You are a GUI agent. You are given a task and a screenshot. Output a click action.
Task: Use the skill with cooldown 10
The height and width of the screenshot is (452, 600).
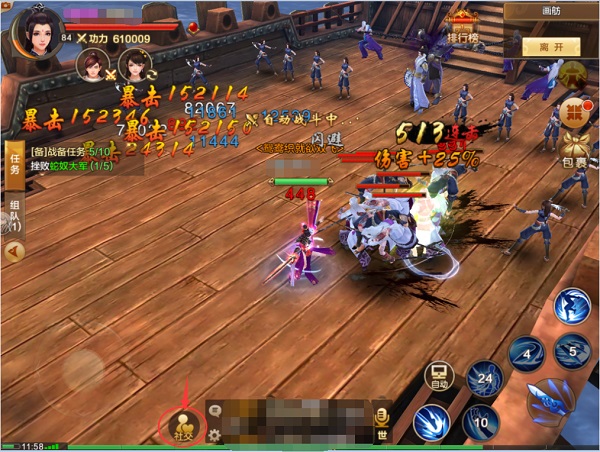point(481,422)
